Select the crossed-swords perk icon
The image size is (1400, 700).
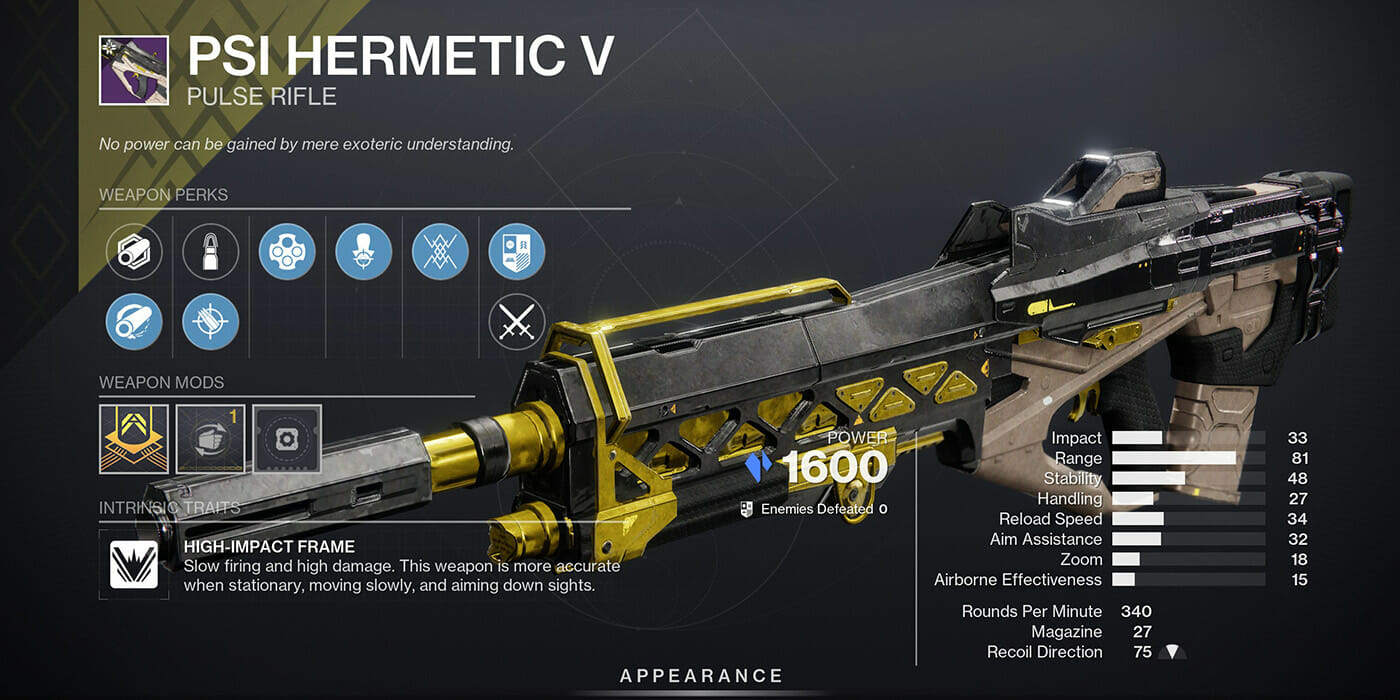tap(517, 322)
